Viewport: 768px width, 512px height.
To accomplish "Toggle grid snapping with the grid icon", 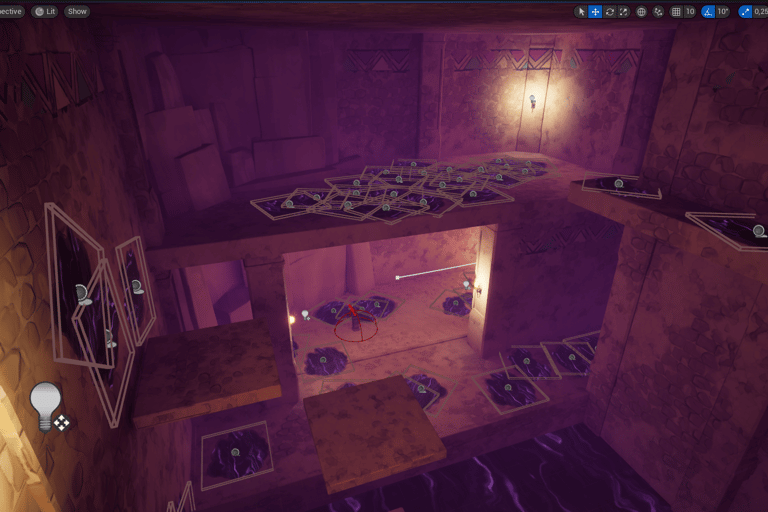I will click(x=677, y=11).
